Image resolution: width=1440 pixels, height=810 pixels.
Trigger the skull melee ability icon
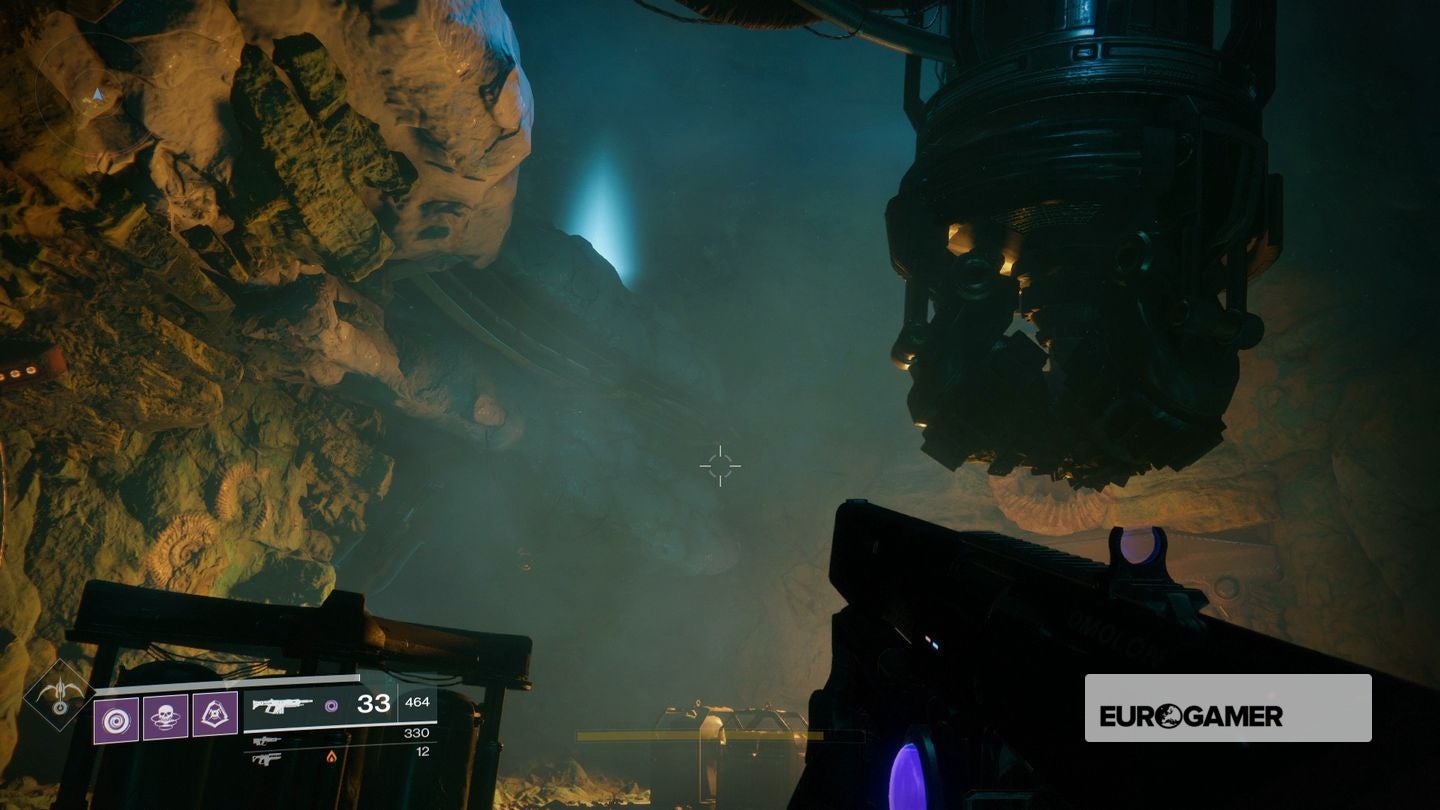click(x=165, y=717)
